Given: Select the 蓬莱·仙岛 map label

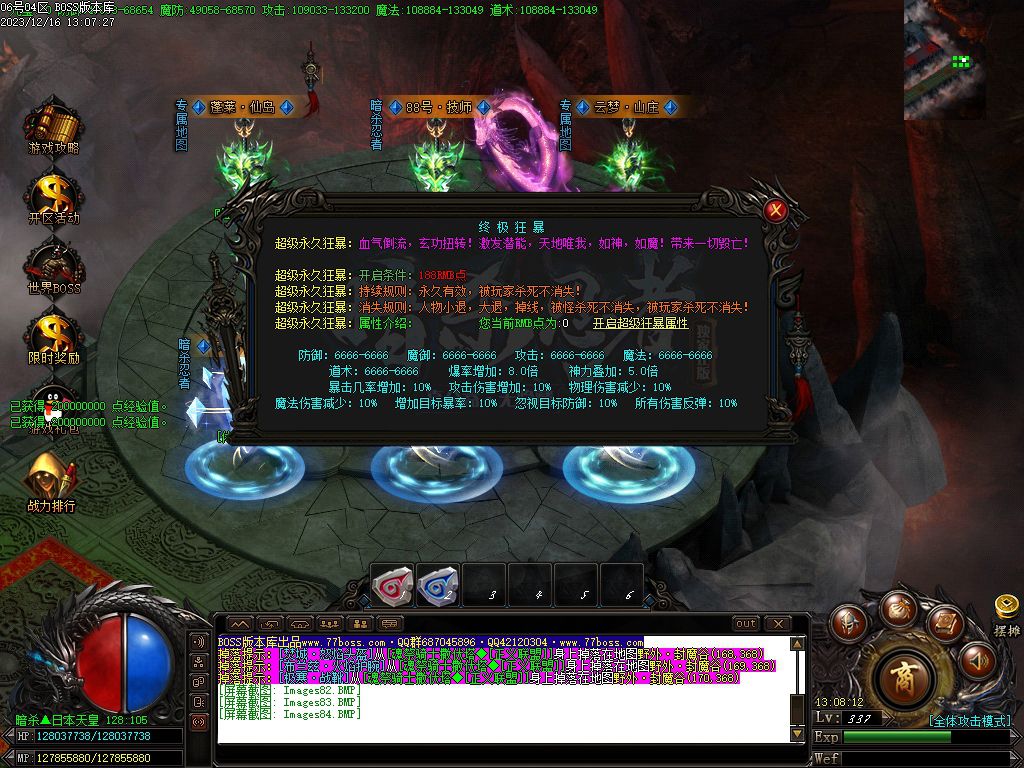Looking at the screenshot, I should pos(241,107).
